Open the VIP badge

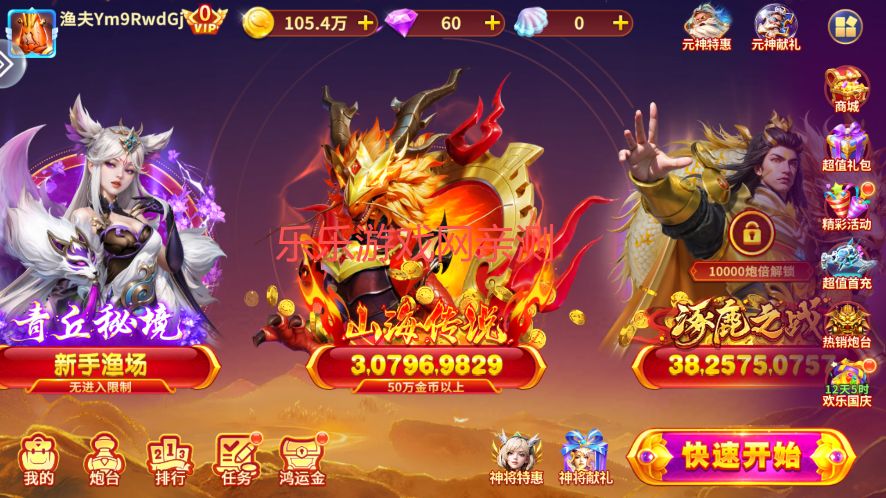pos(206,18)
